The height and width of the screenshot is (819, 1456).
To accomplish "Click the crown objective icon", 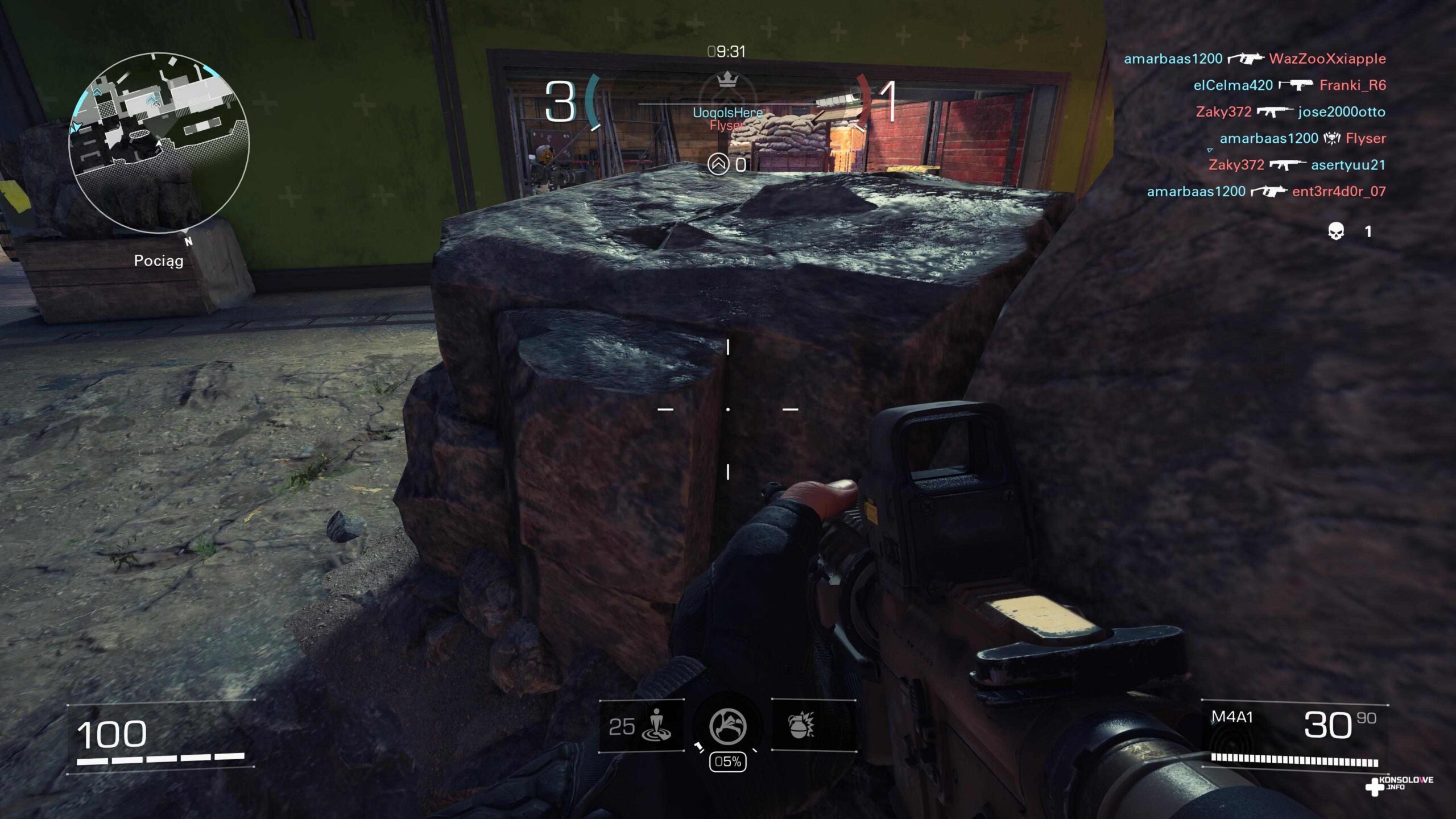I will pyautogui.click(x=727, y=80).
